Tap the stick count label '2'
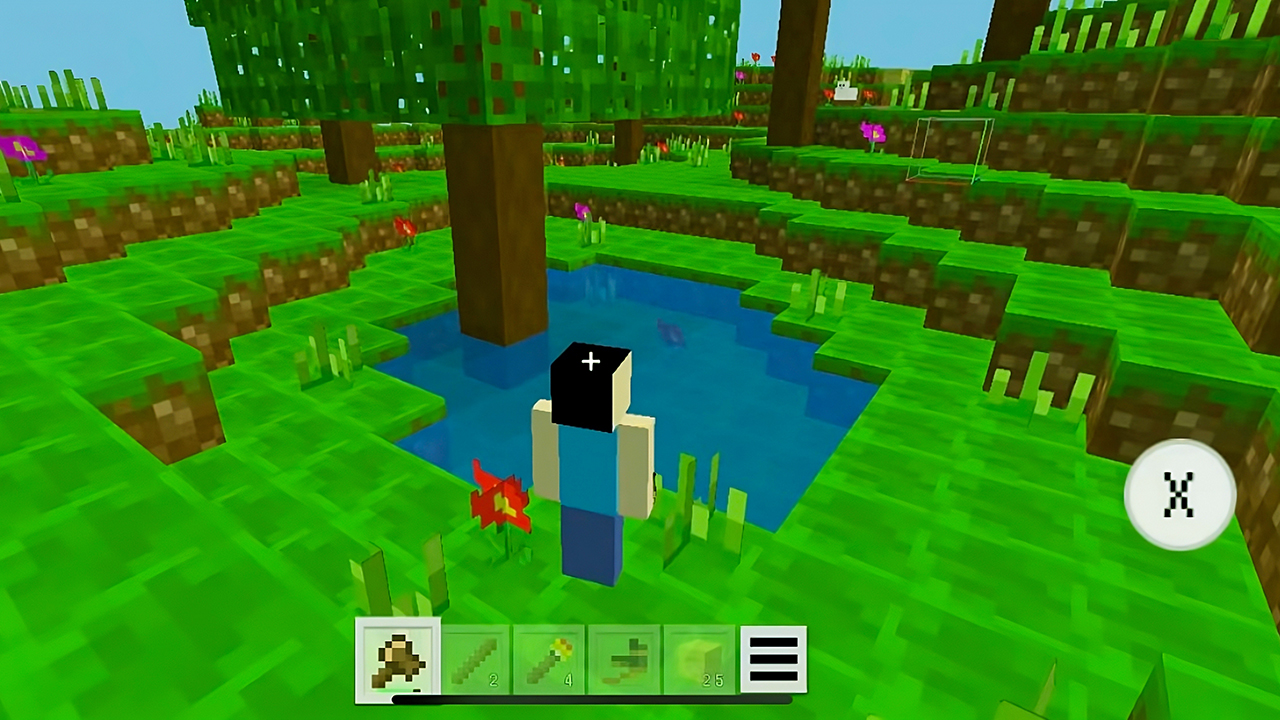The image size is (1280, 720). [493, 680]
